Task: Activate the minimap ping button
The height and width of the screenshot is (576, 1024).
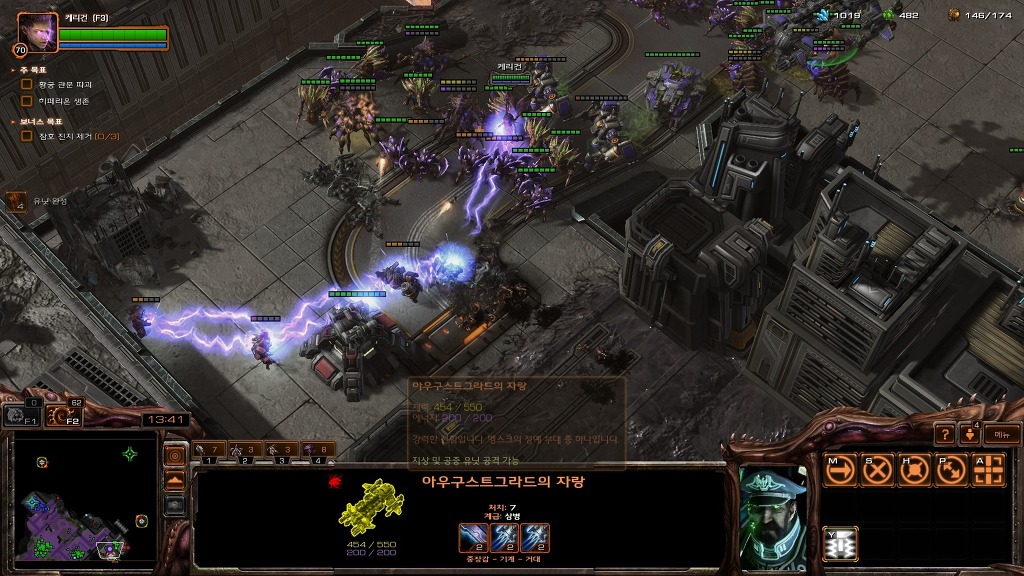Action: tap(174, 456)
